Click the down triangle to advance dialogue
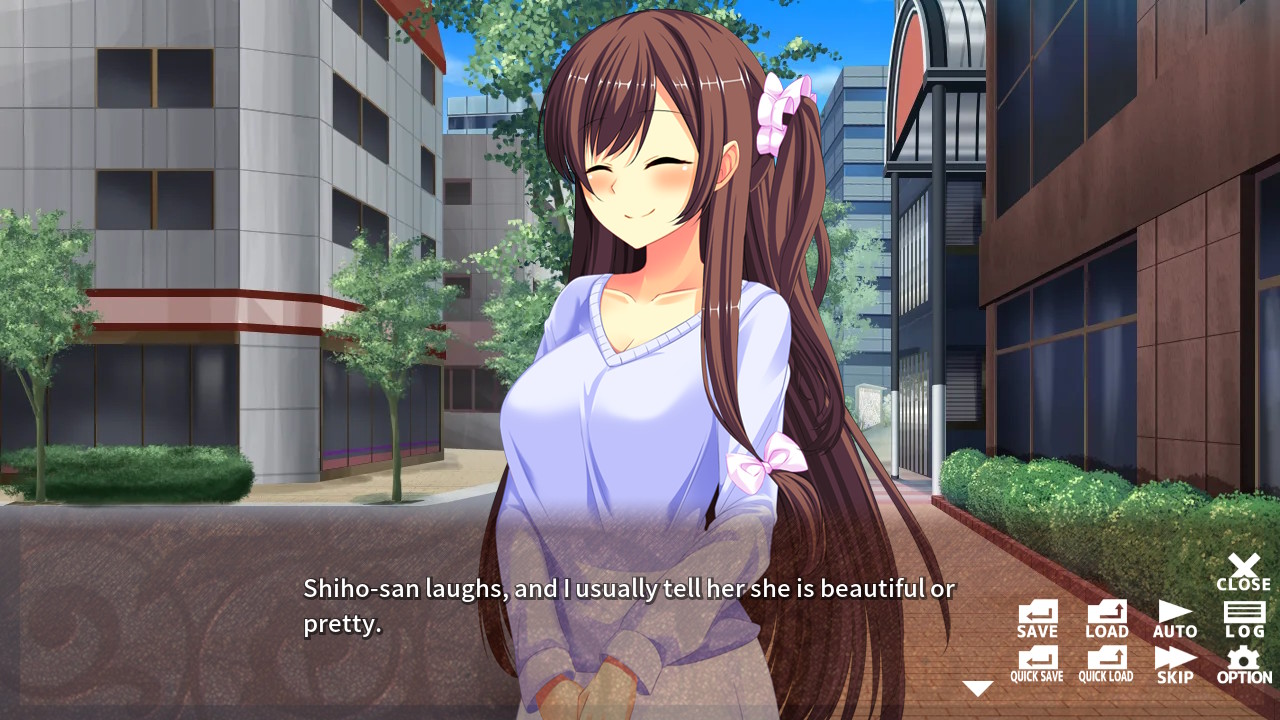1280x720 pixels. (977, 688)
